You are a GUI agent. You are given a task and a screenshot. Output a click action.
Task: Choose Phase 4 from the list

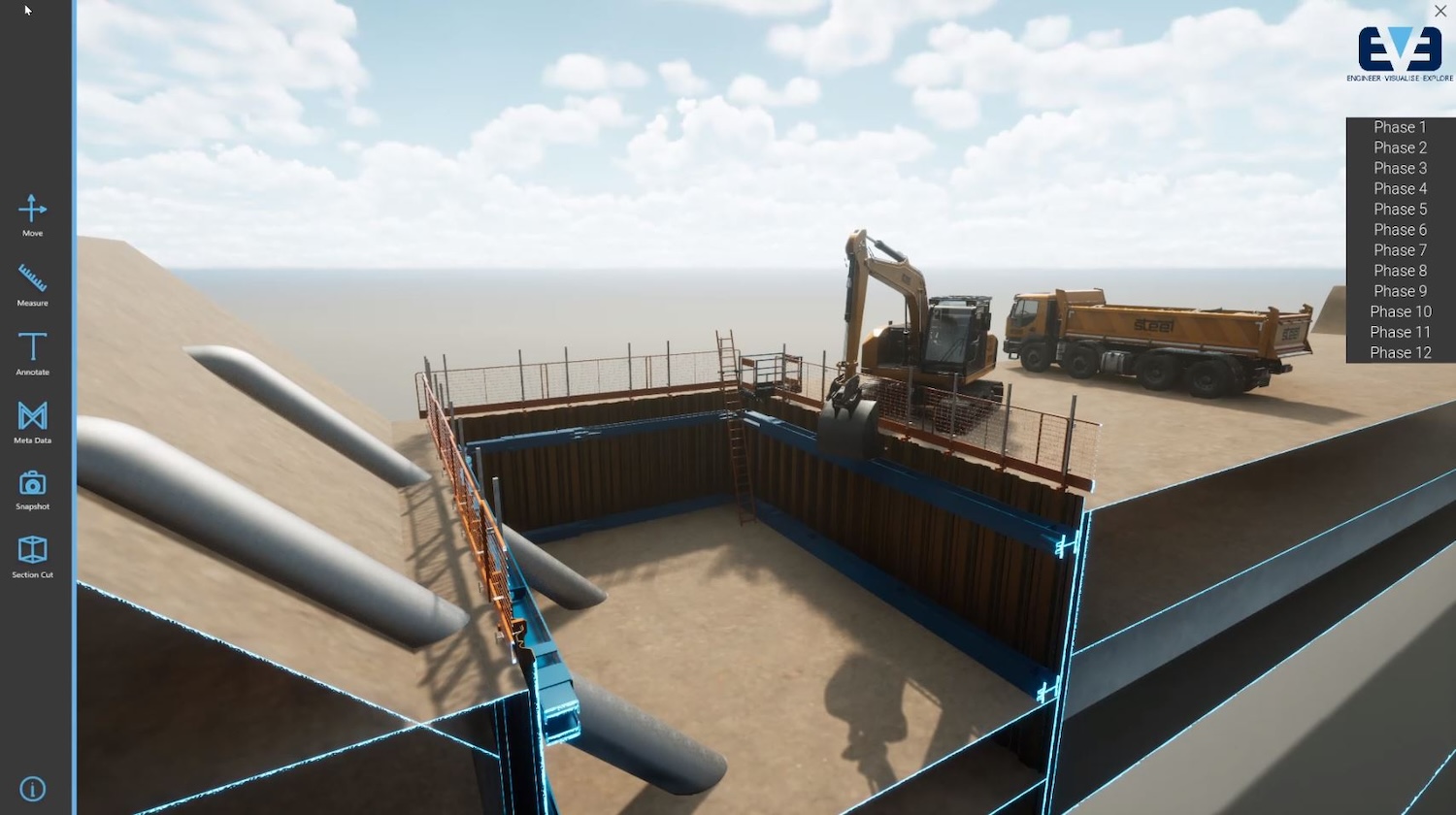1399,188
